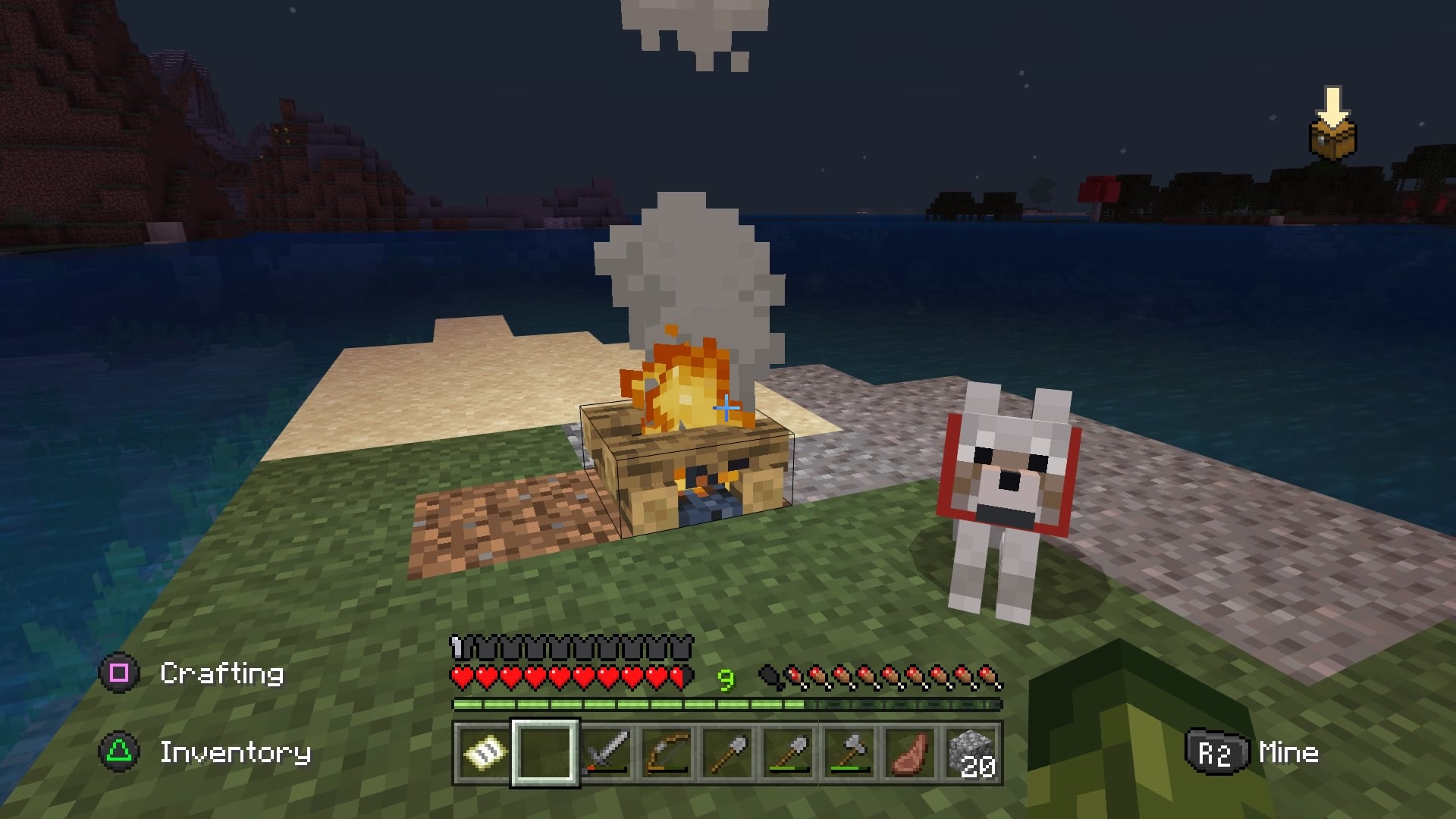Select the iron shovel hotbar slot
This screenshot has width=1456, height=819.
point(728,755)
